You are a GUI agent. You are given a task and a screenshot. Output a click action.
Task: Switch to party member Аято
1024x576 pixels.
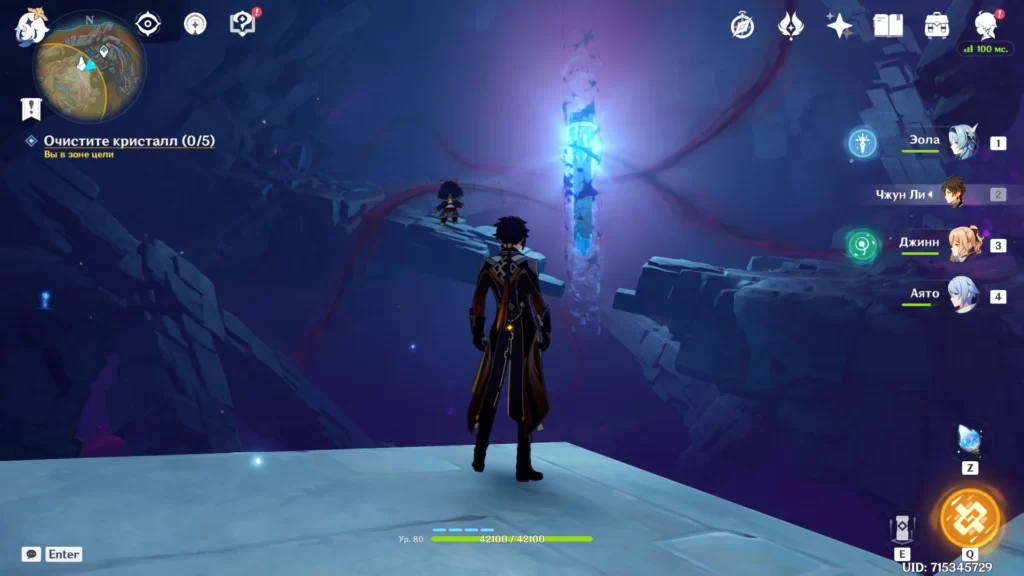tap(962, 296)
